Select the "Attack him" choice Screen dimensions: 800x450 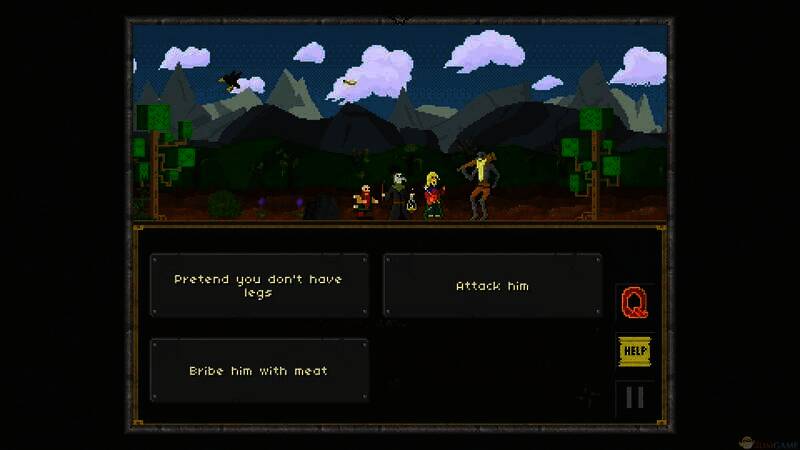492,286
